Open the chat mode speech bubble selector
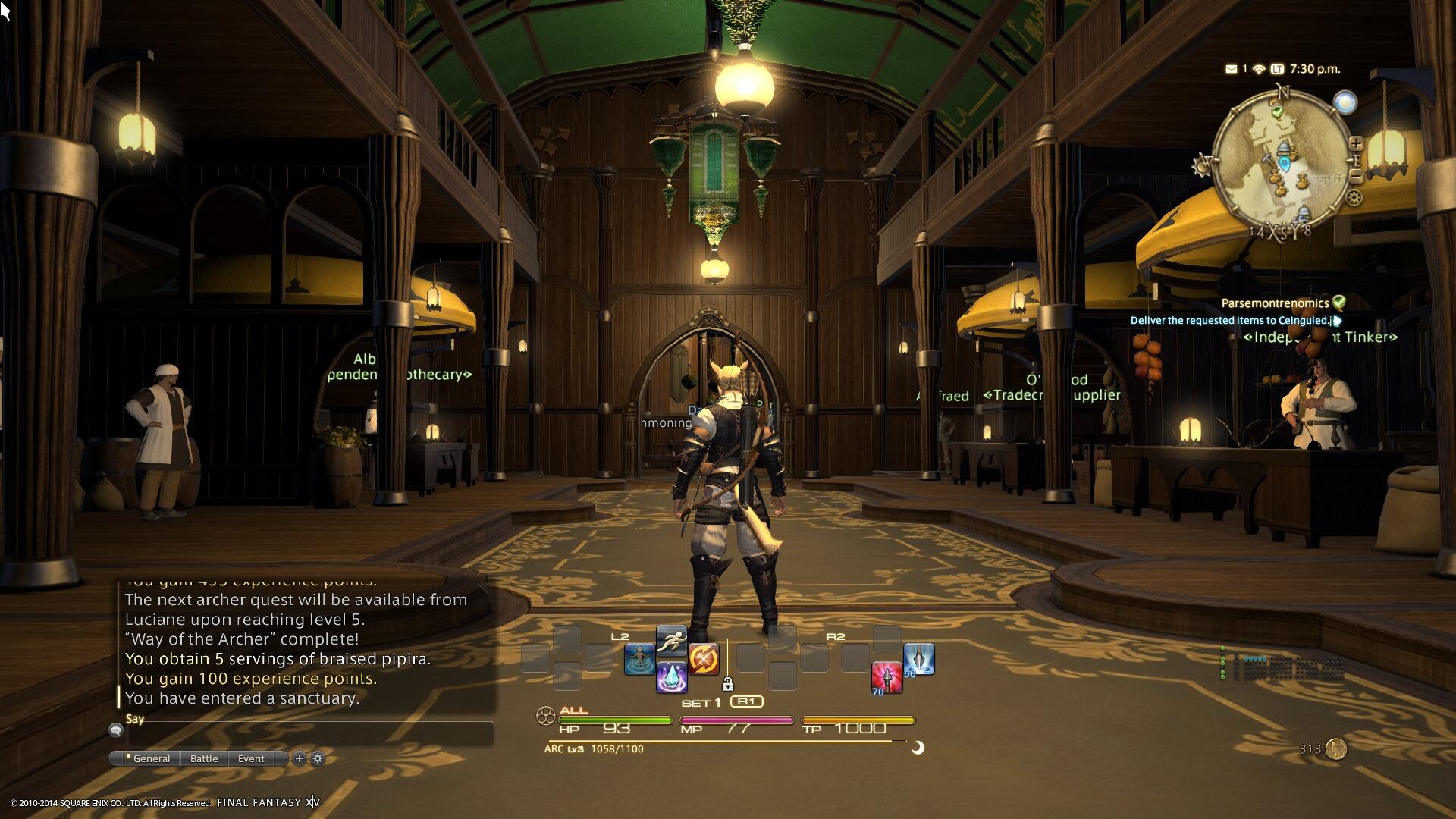 tap(116, 730)
